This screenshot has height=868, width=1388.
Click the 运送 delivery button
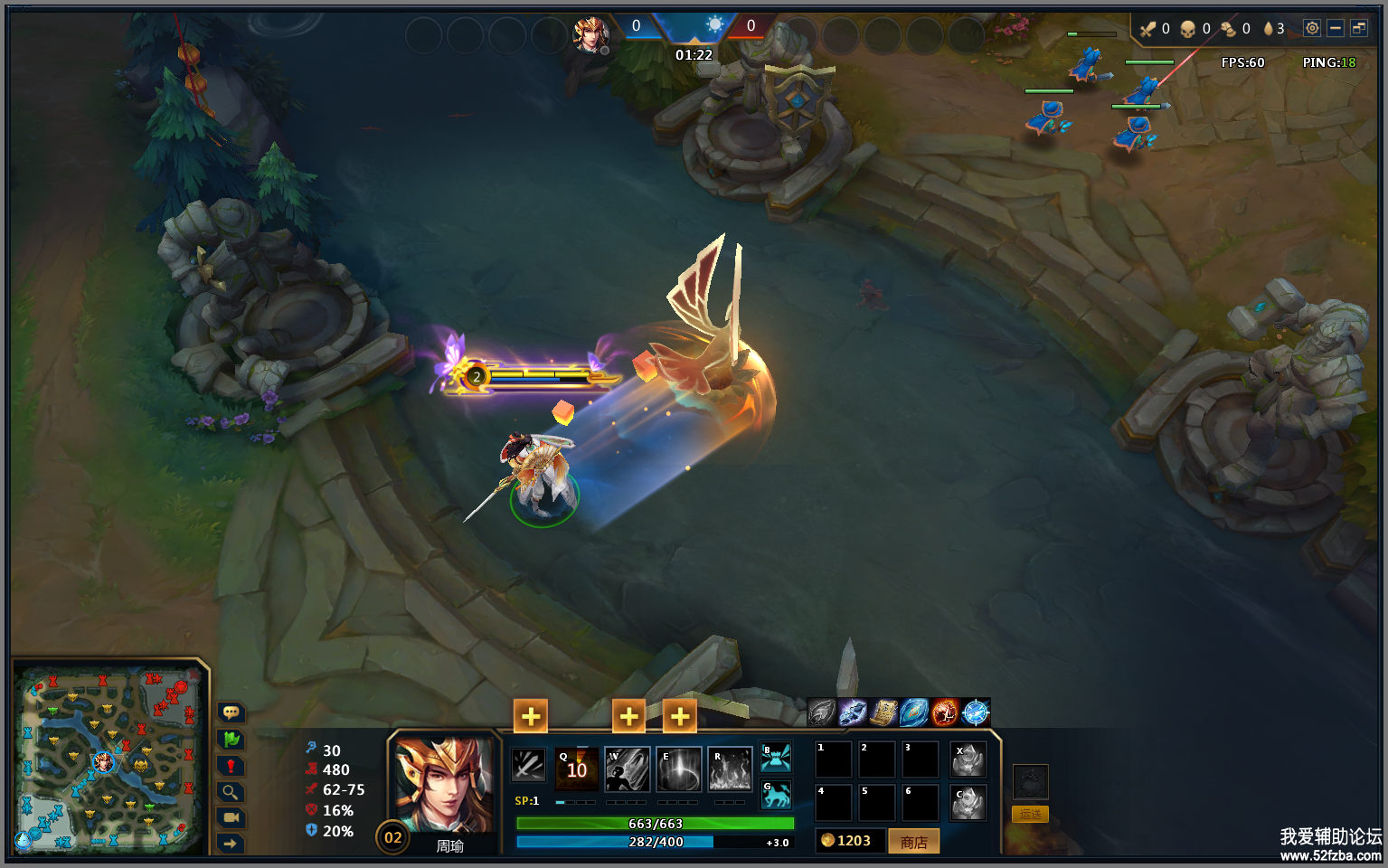(1030, 814)
